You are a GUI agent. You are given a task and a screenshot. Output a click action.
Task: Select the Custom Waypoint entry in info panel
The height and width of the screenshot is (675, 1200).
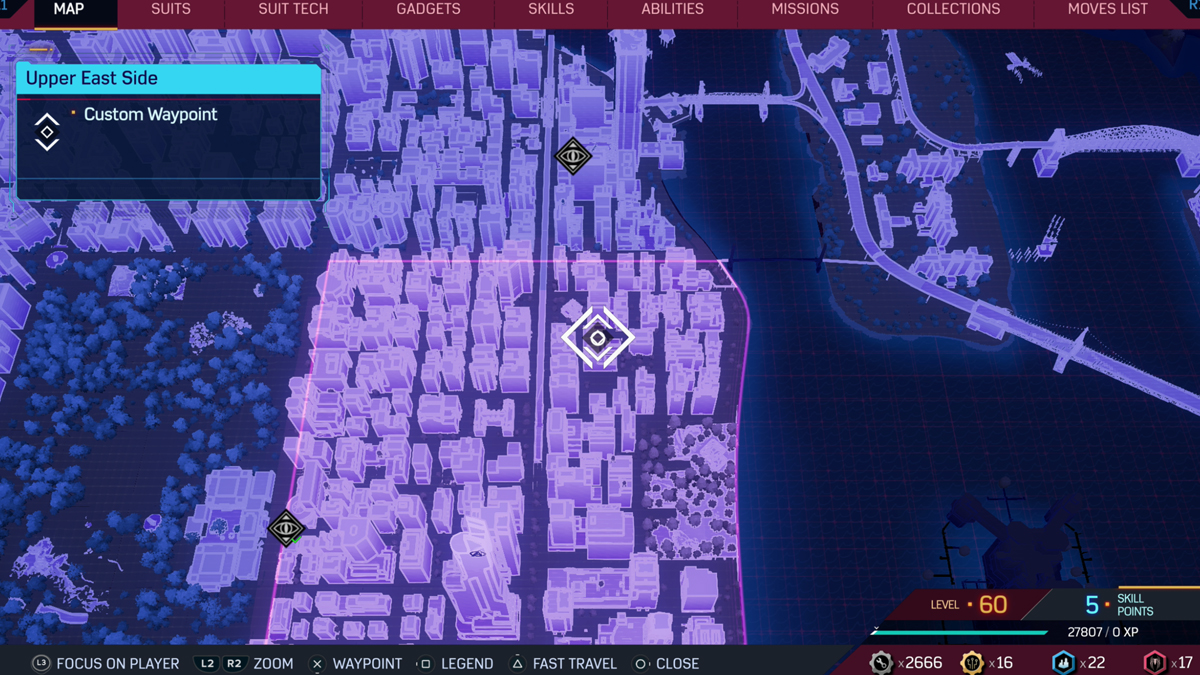[150, 115]
